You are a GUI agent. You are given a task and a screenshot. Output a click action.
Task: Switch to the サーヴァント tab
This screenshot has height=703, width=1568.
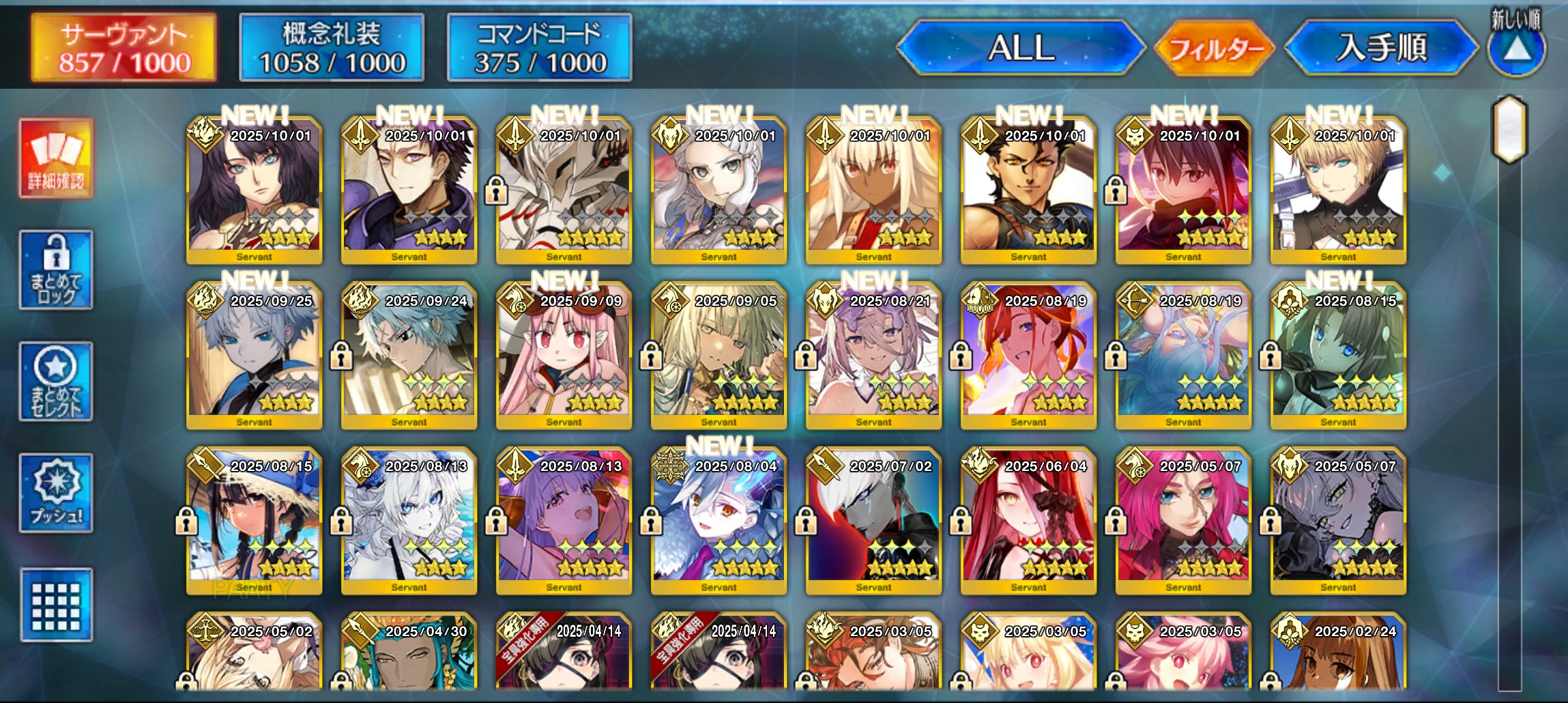124,48
